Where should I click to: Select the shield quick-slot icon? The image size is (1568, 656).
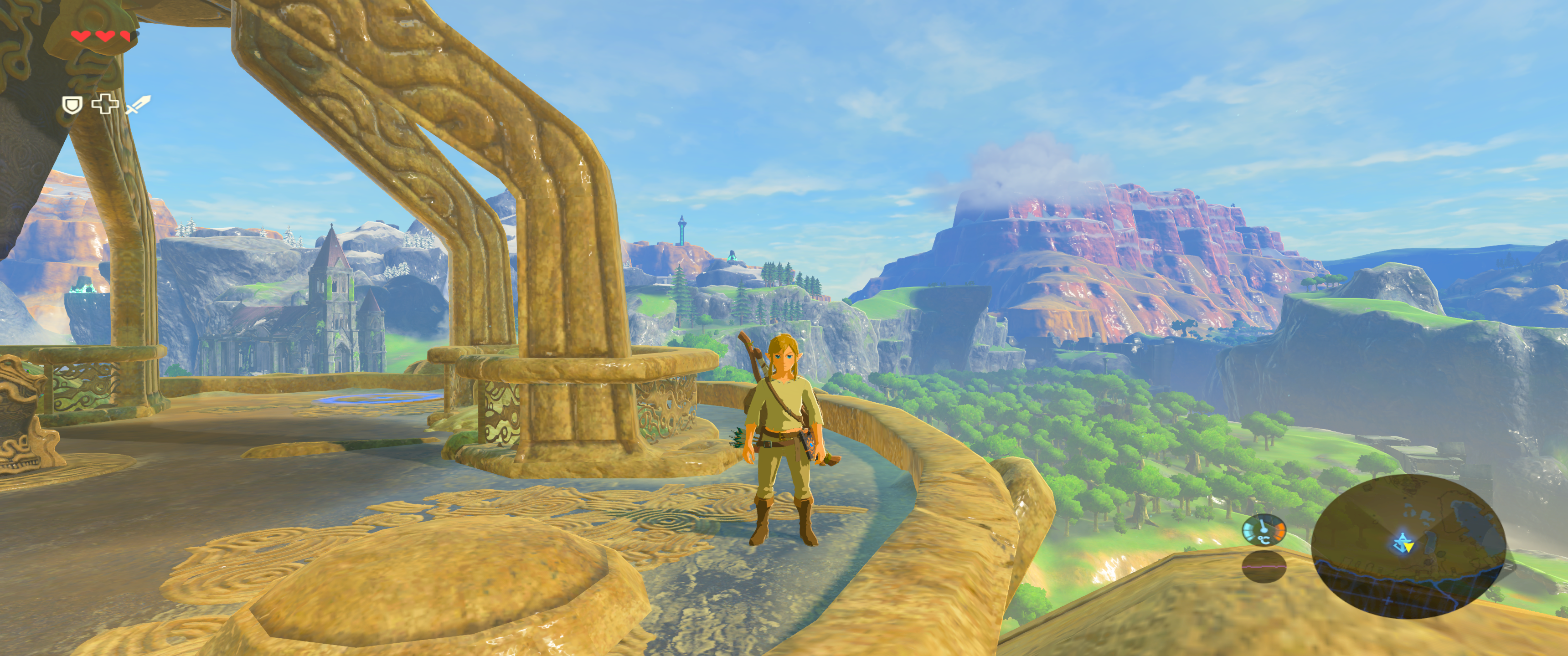click(x=72, y=105)
